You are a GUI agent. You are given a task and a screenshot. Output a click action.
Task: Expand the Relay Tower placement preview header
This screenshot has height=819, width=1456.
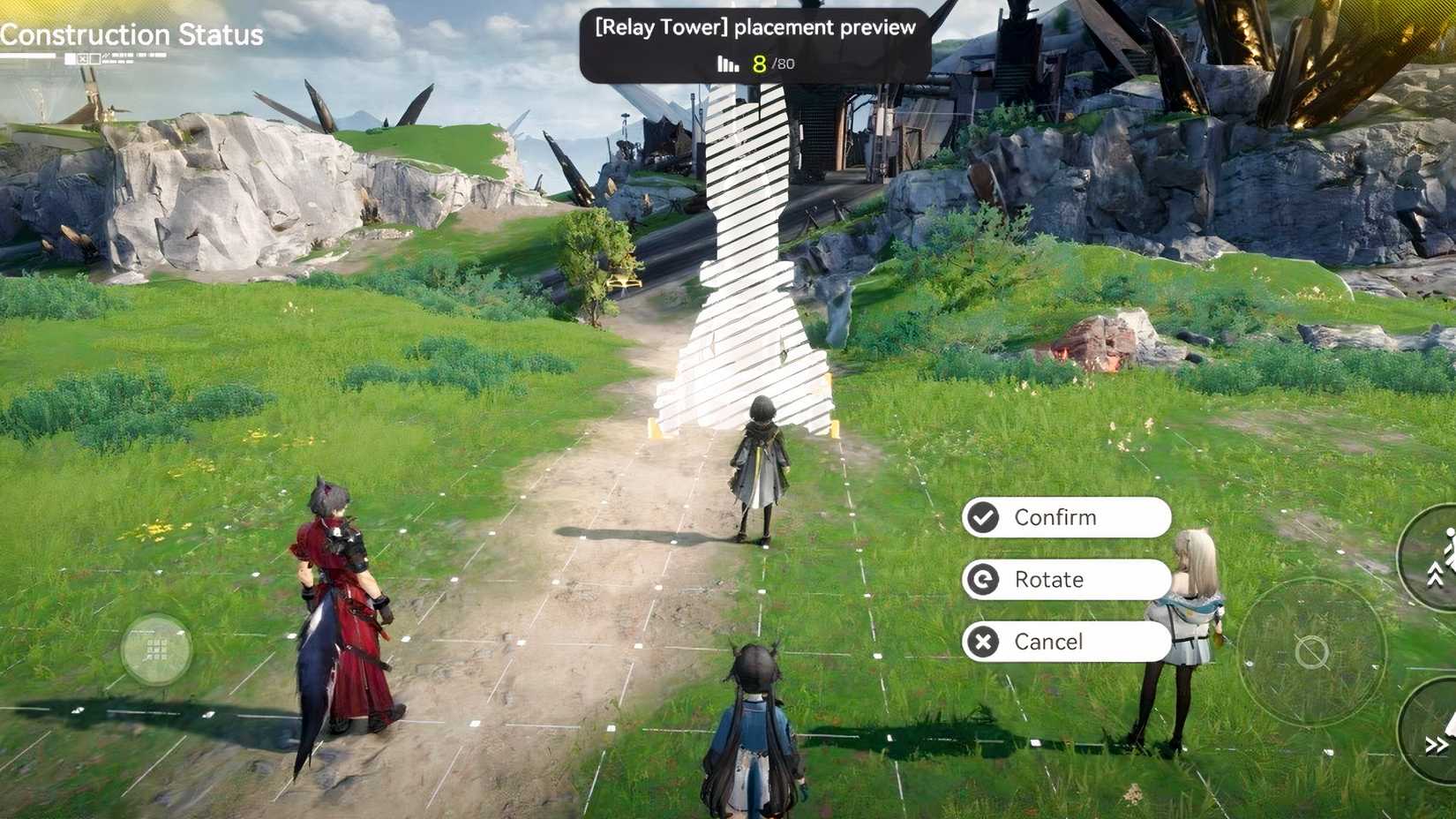754,26
